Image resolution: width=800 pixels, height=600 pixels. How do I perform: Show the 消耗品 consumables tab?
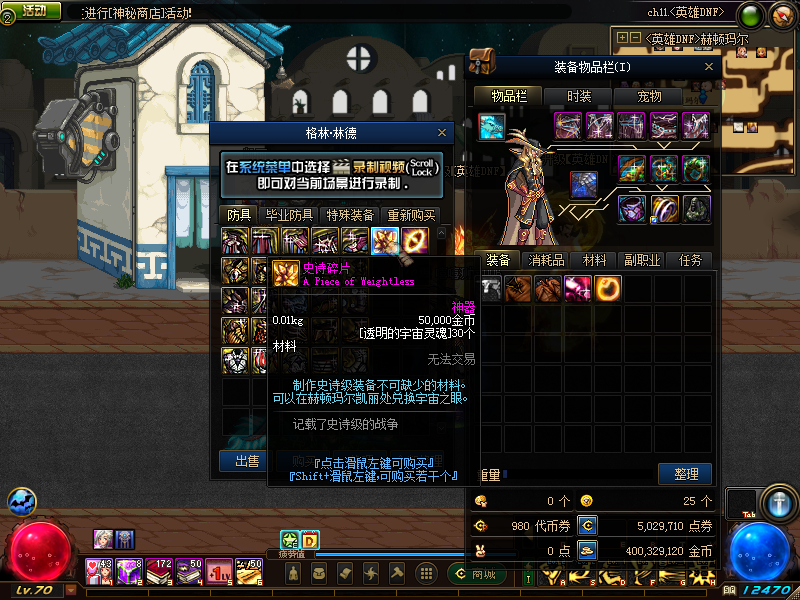(x=546, y=260)
